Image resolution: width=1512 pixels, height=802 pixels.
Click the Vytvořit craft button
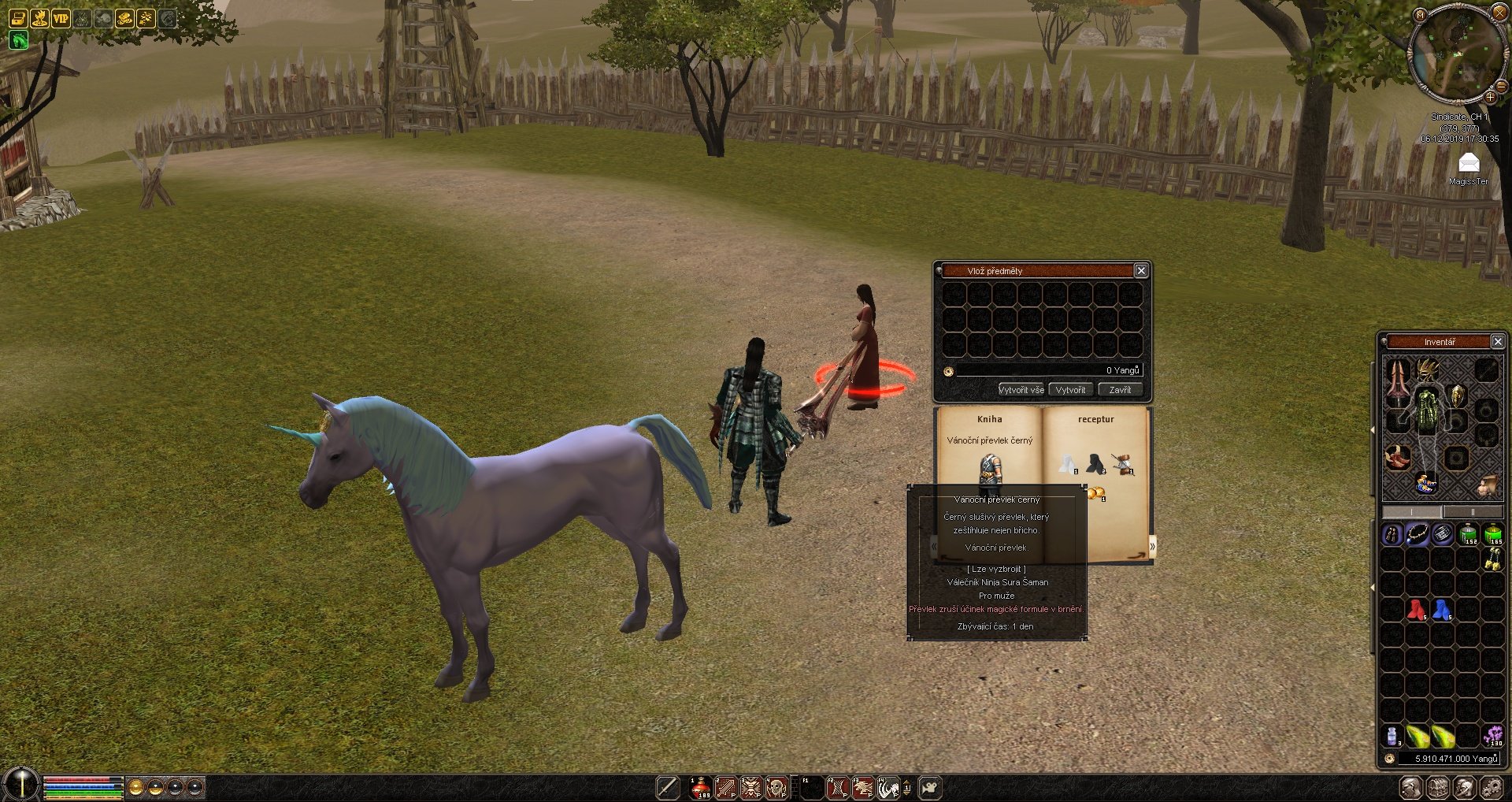(1070, 390)
